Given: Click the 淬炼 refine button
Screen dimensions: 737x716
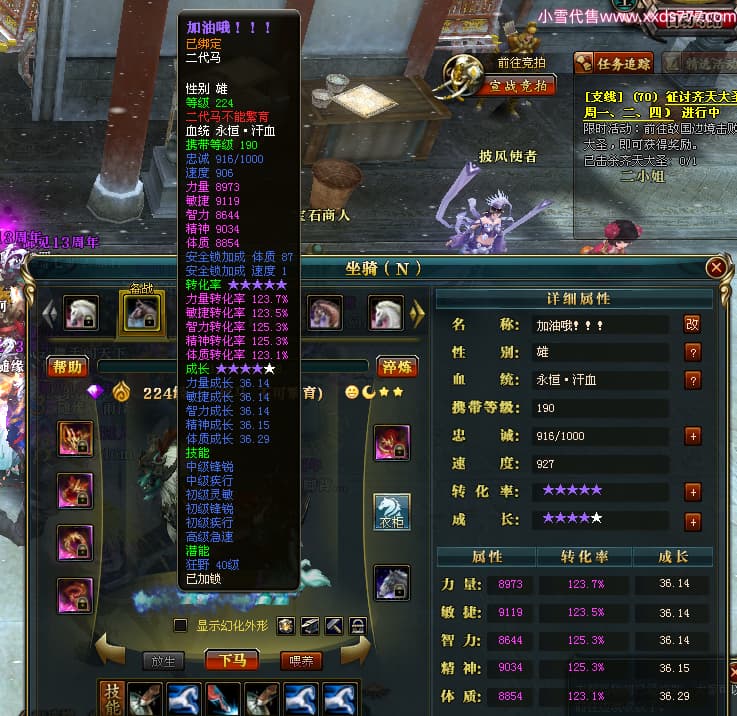Looking at the screenshot, I should coord(396,367).
